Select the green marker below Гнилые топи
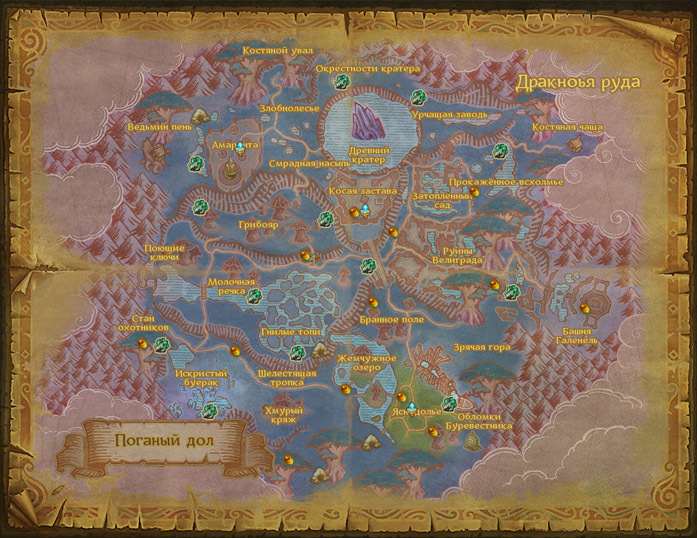This screenshot has width=697, height=538. coord(297,351)
